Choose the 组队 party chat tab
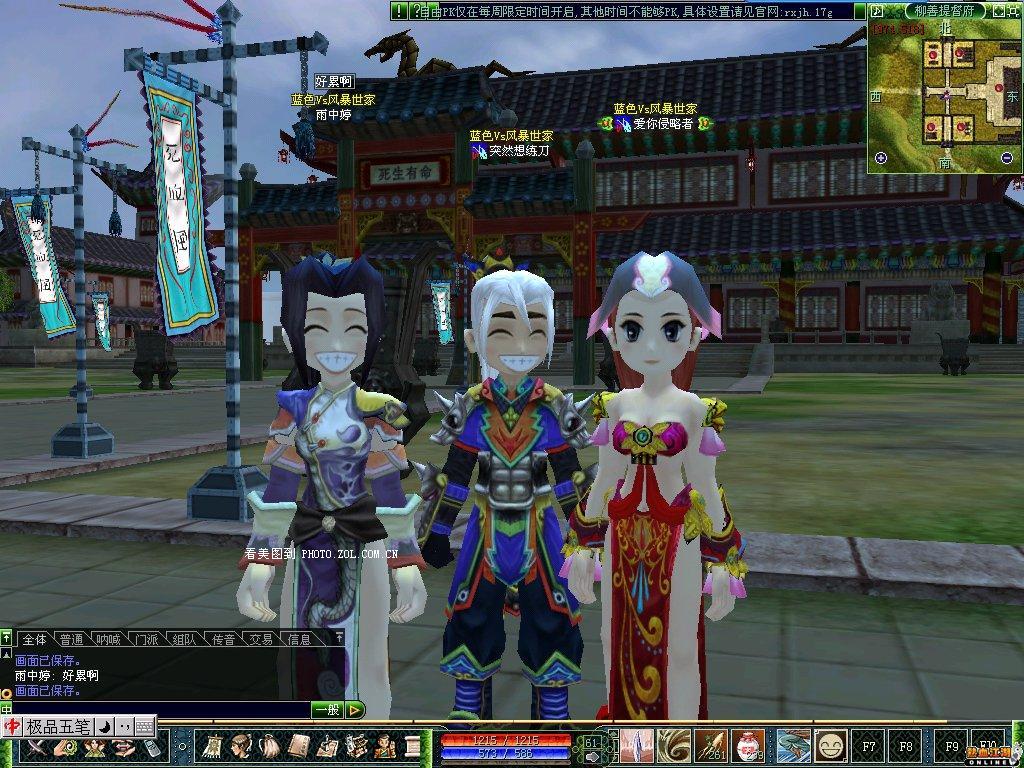This screenshot has width=1024, height=768. click(x=184, y=639)
